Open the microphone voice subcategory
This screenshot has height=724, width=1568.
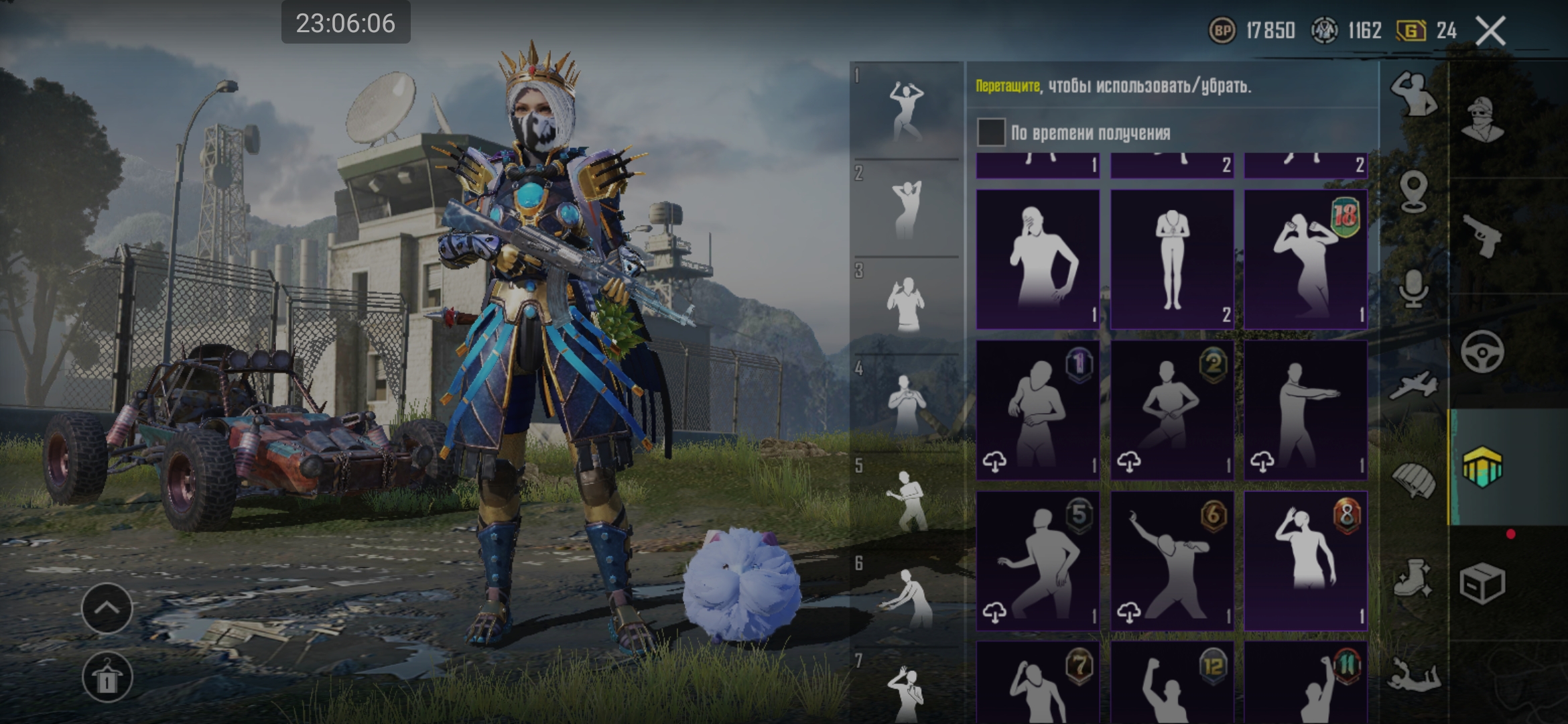pyautogui.click(x=1413, y=288)
